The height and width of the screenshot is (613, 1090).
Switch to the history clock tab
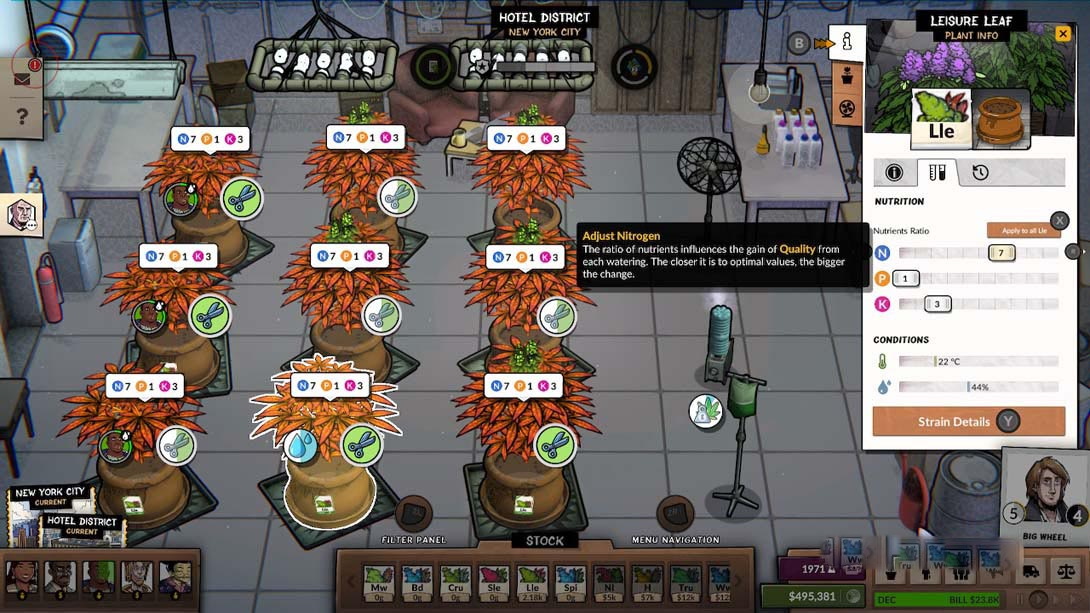(980, 172)
